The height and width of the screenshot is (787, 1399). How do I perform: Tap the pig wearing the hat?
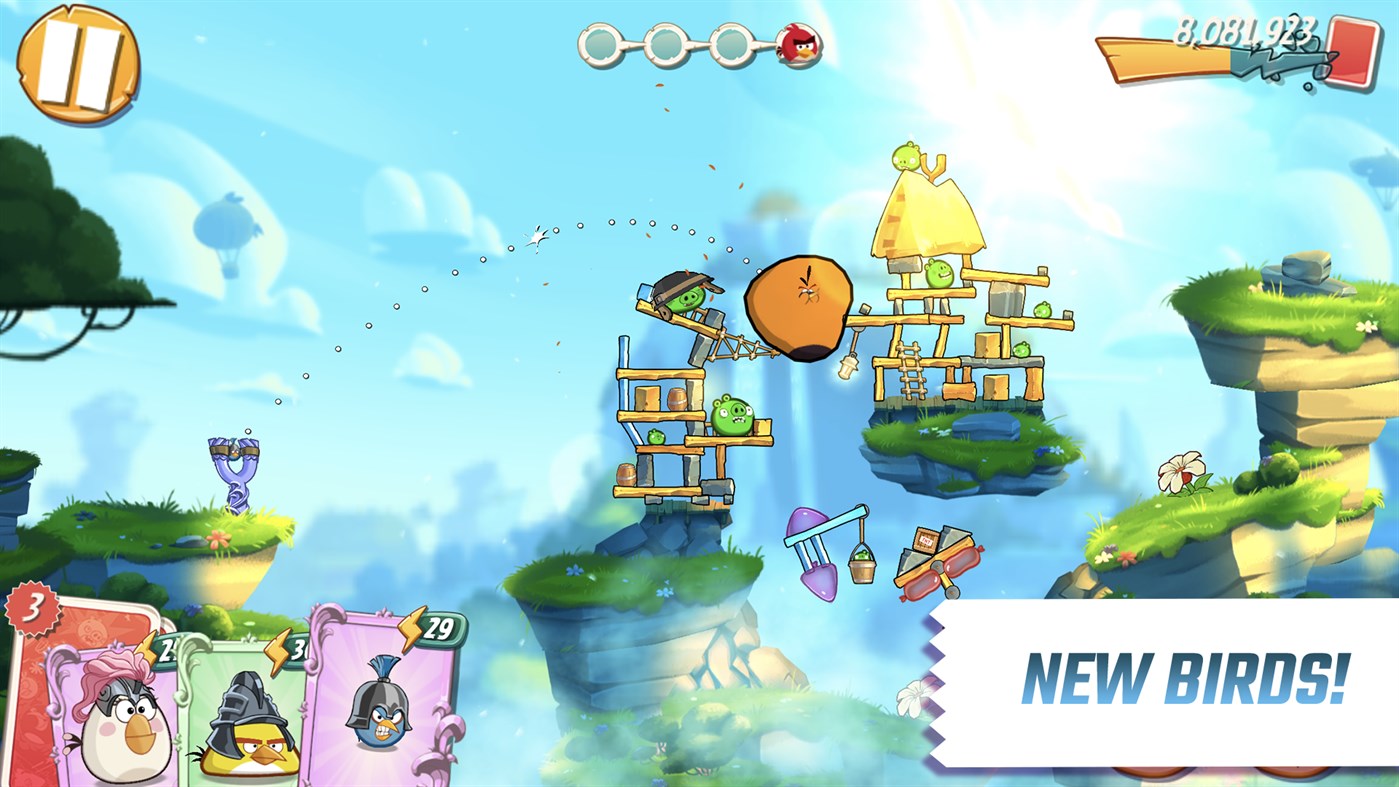tap(685, 295)
